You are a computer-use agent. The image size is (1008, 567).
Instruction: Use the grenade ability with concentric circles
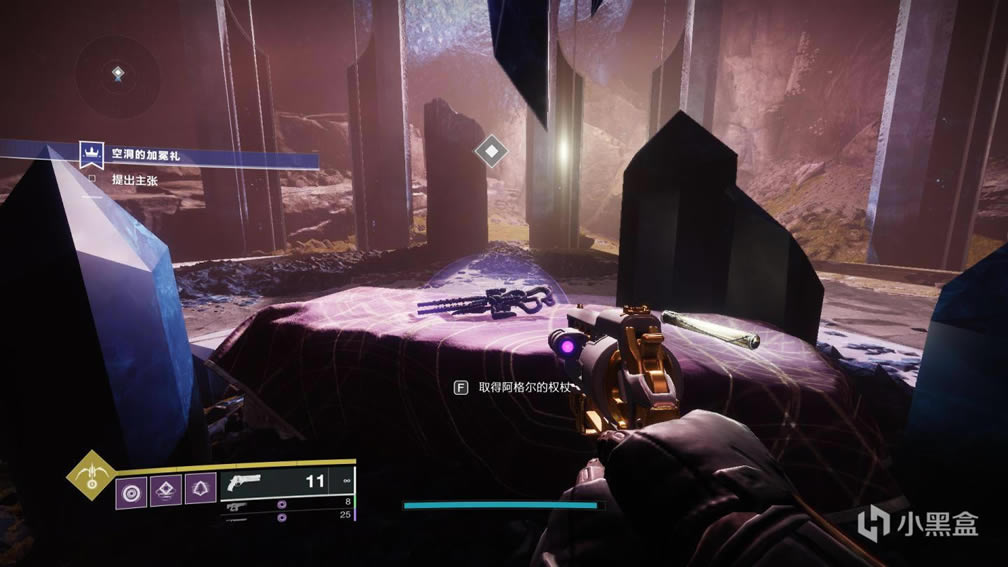tap(131, 491)
